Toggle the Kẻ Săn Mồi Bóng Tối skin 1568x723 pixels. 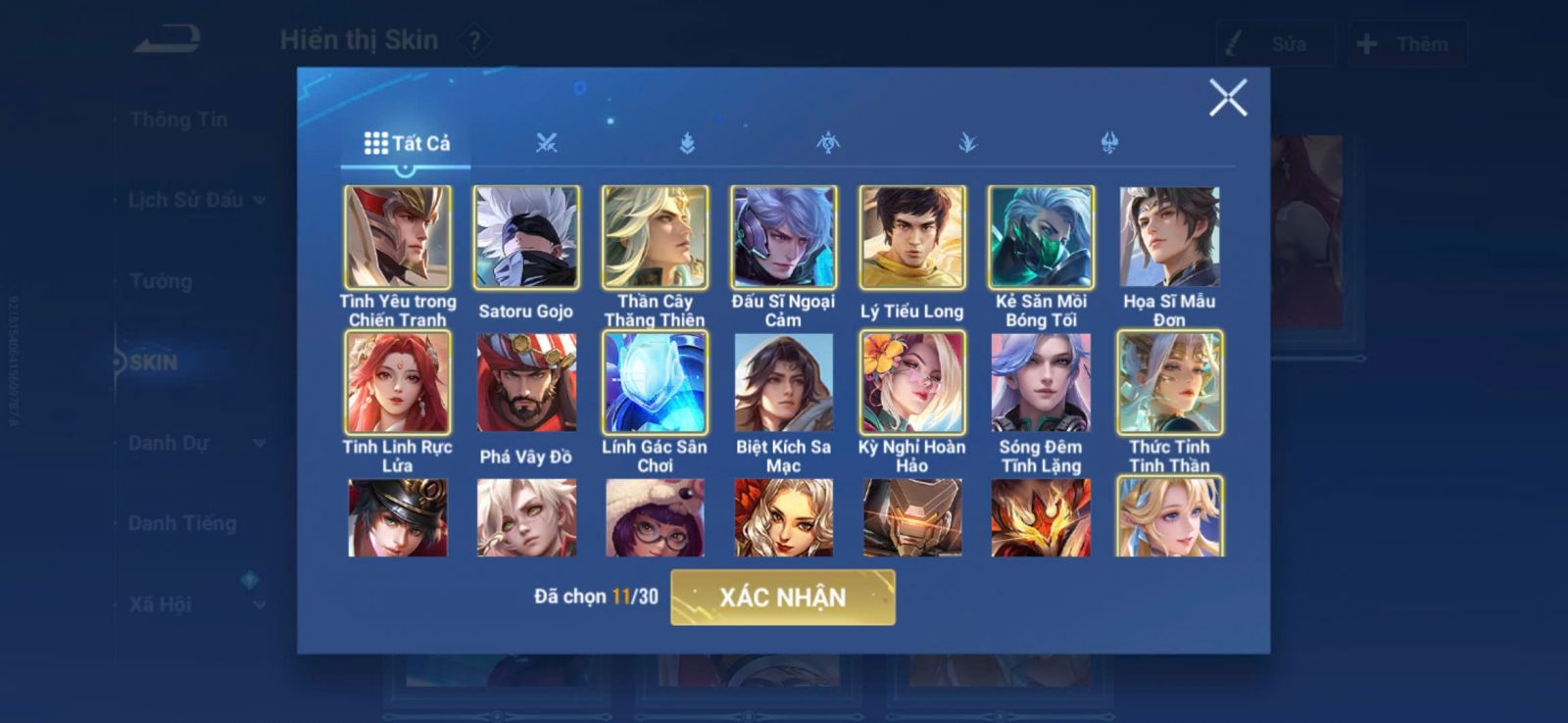1041,238
